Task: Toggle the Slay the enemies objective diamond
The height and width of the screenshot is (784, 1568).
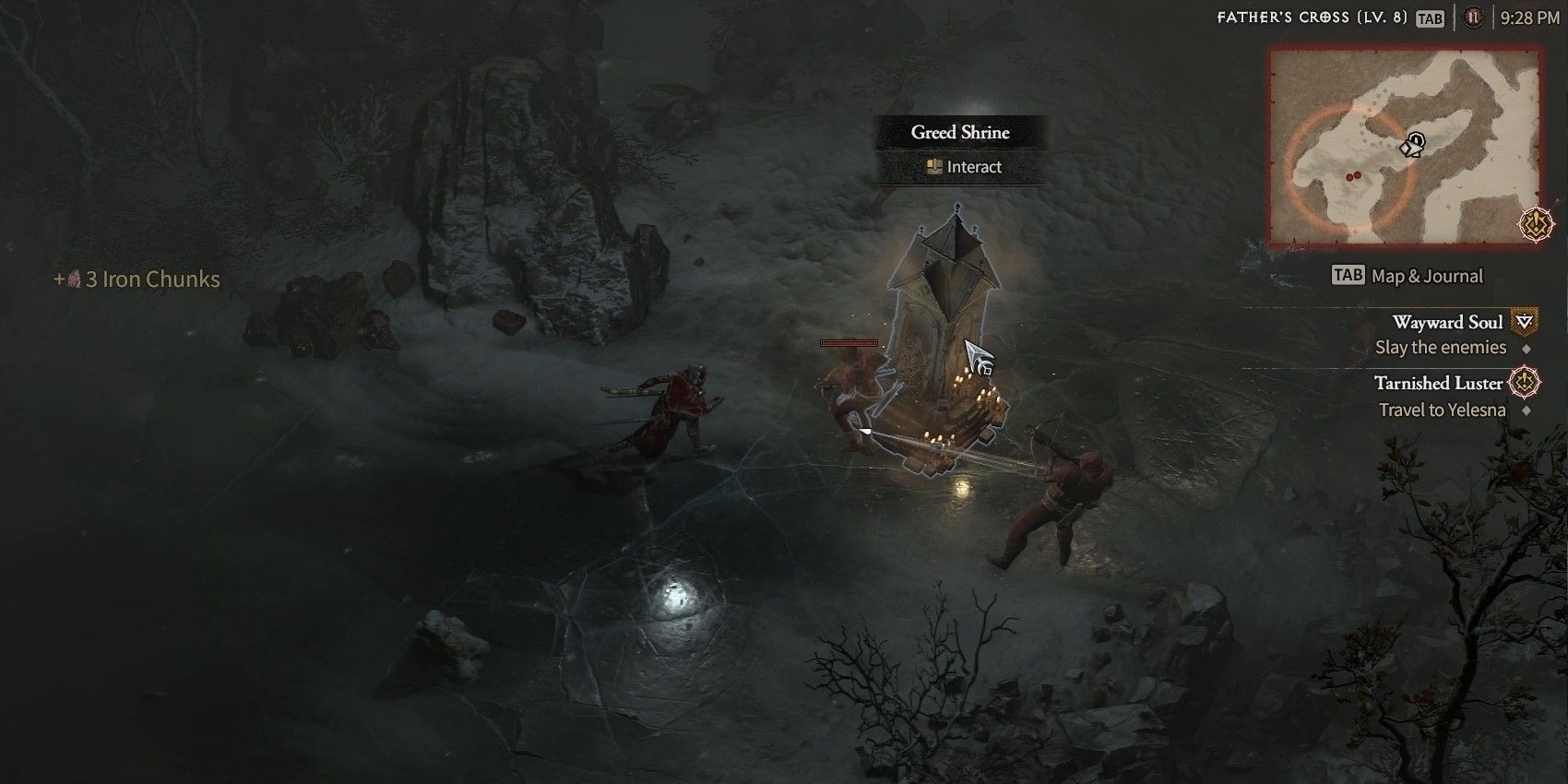Action: click(x=1526, y=349)
